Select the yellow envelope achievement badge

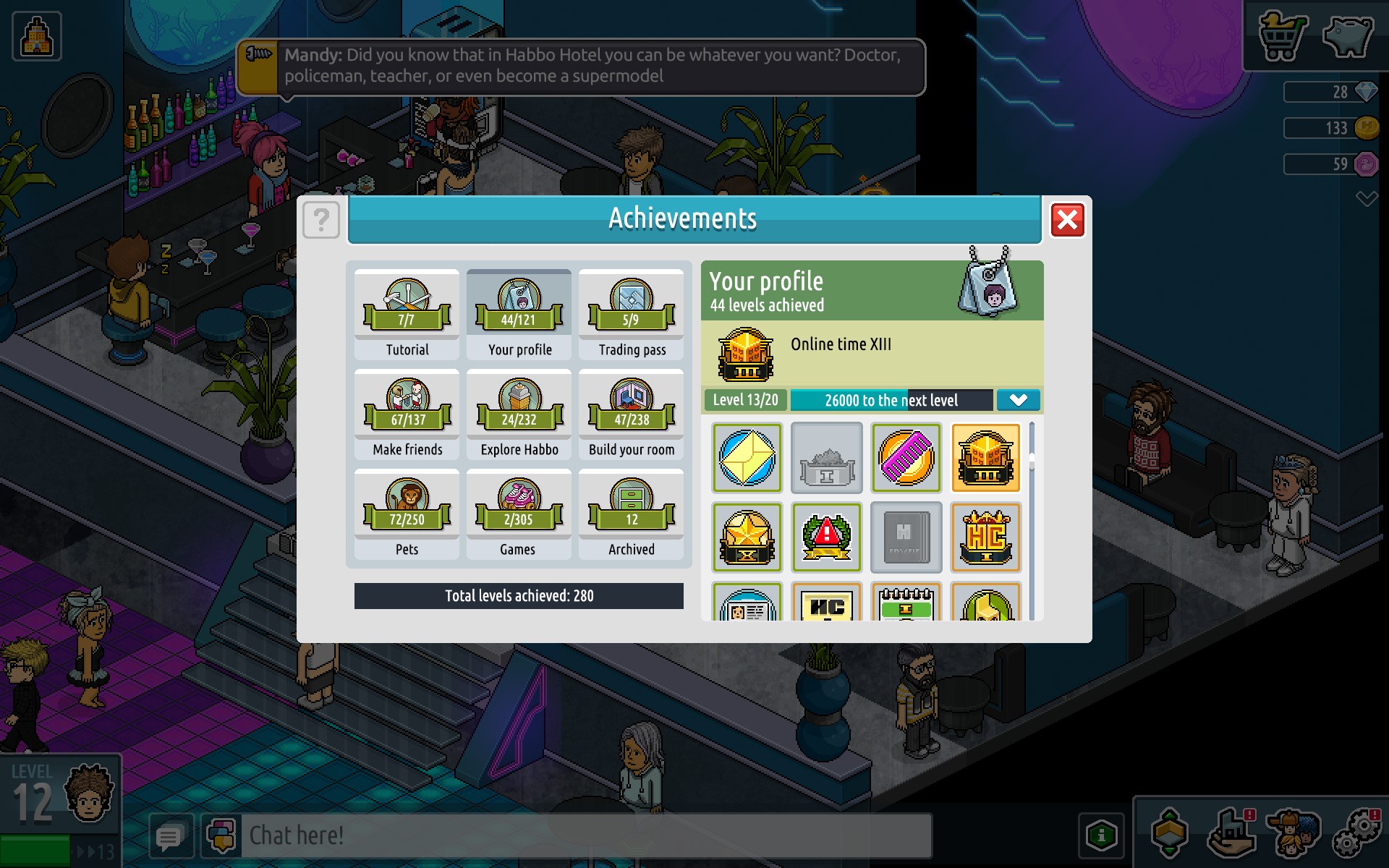747,458
